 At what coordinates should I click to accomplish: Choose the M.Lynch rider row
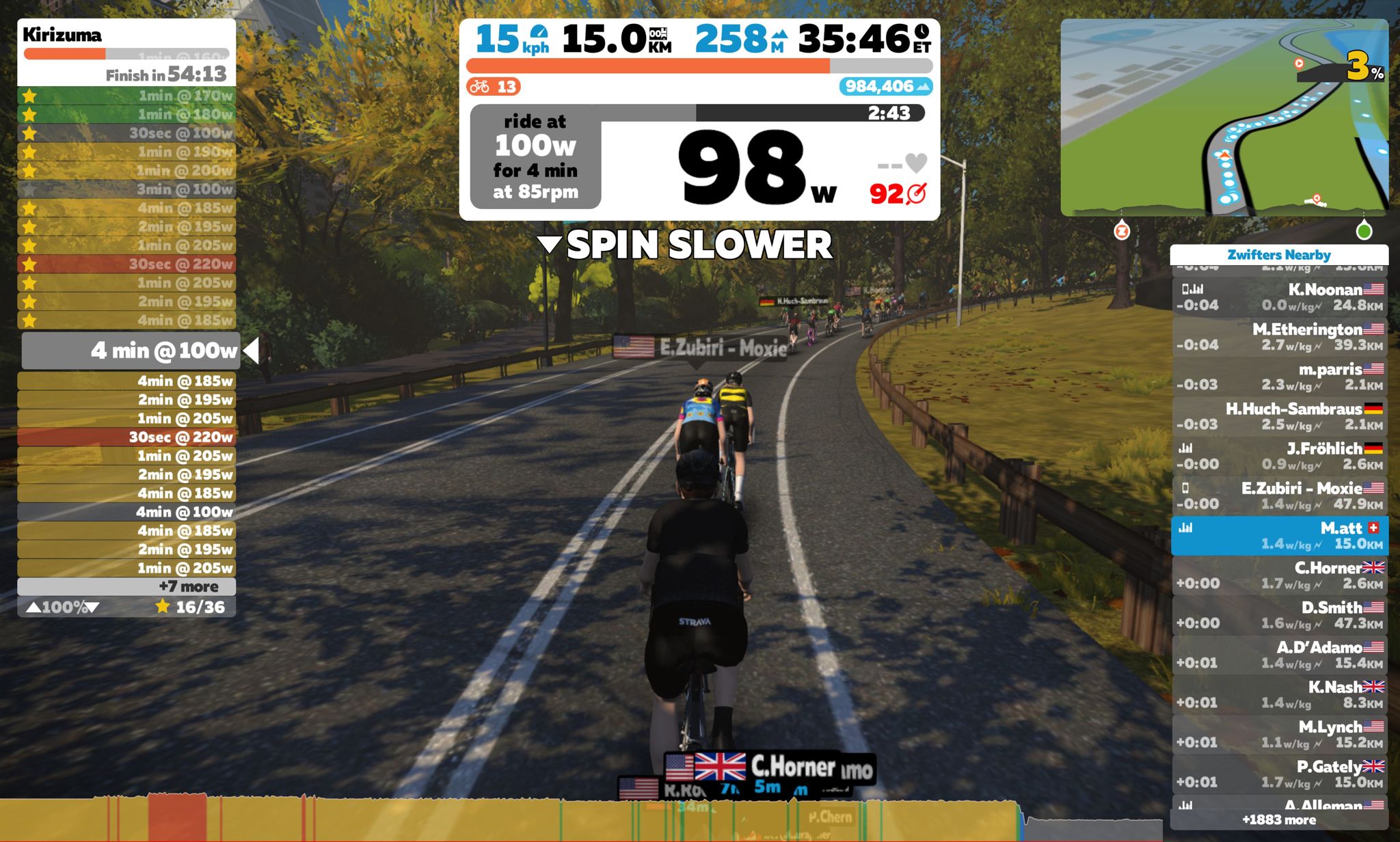[1278, 734]
